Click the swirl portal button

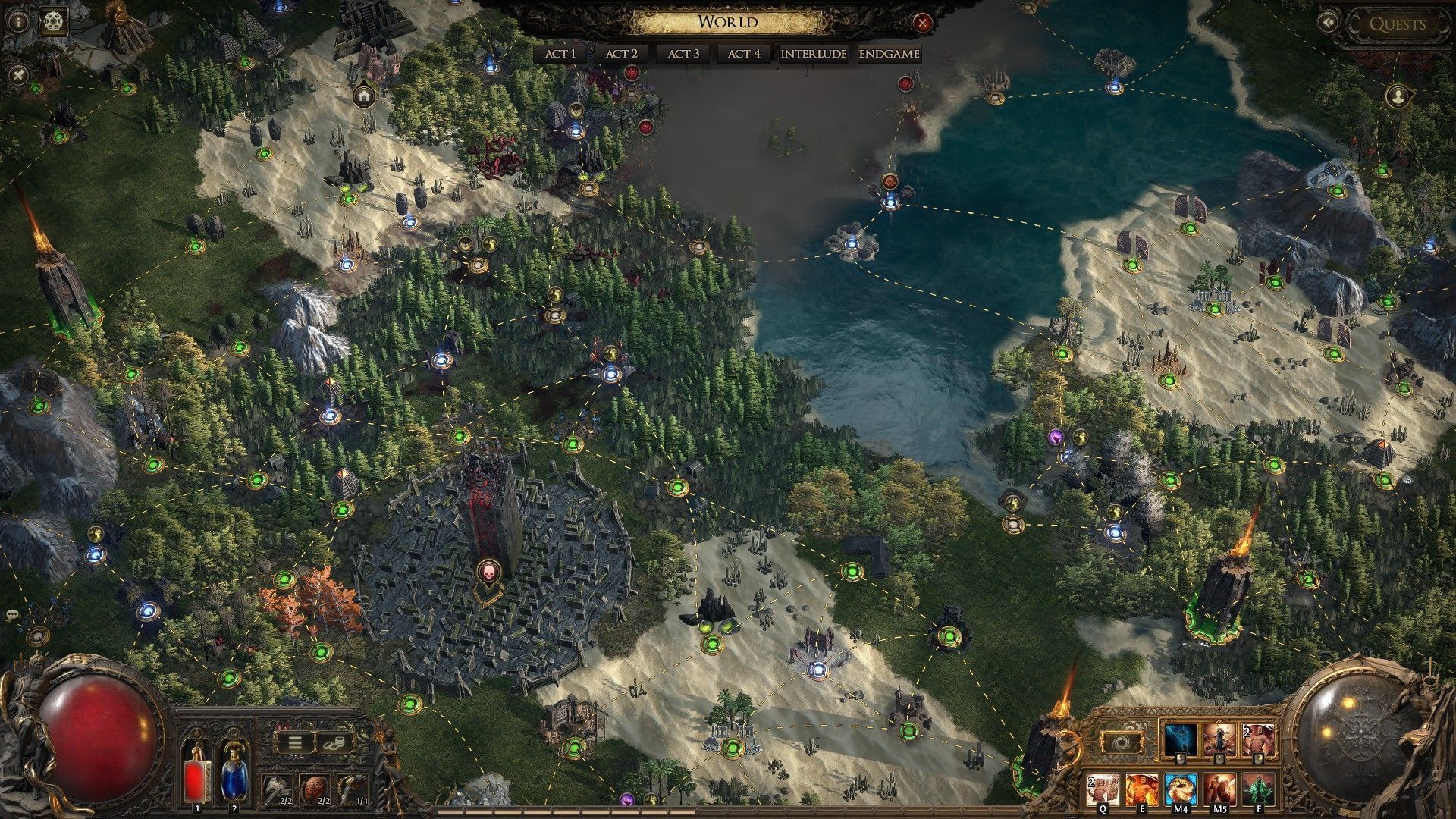(1123, 742)
